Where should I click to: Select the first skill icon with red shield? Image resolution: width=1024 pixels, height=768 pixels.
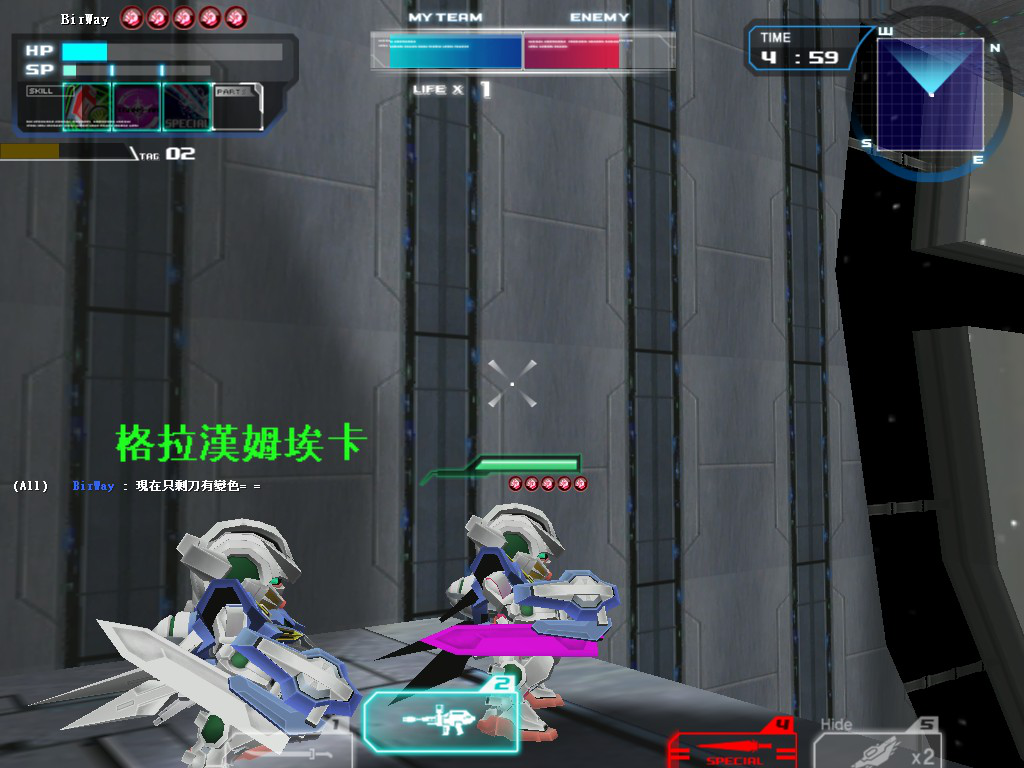click(x=87, y=107)
